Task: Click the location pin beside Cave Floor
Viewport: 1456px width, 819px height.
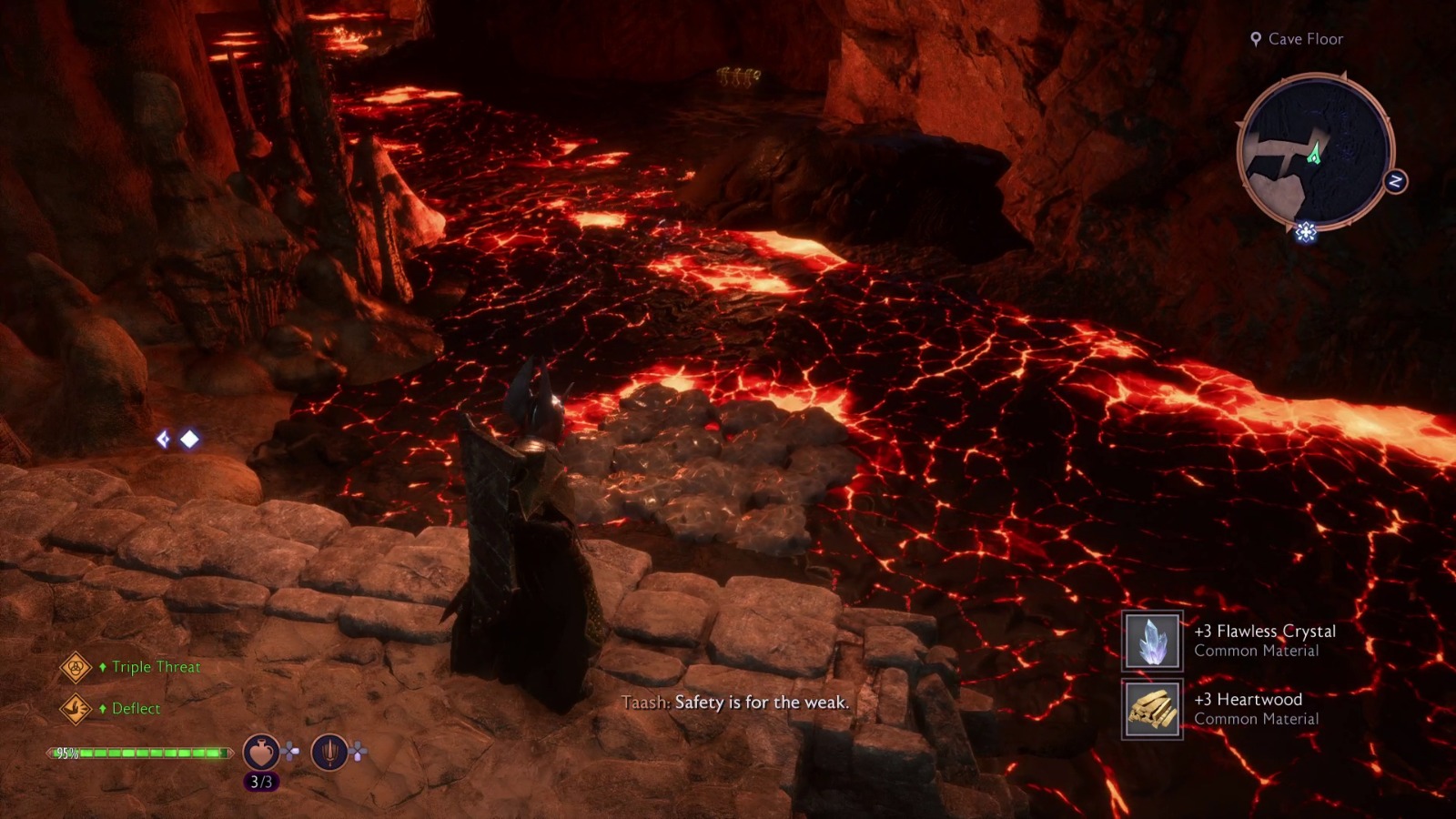Action: pyautogui.click(x=1257, y=39)
